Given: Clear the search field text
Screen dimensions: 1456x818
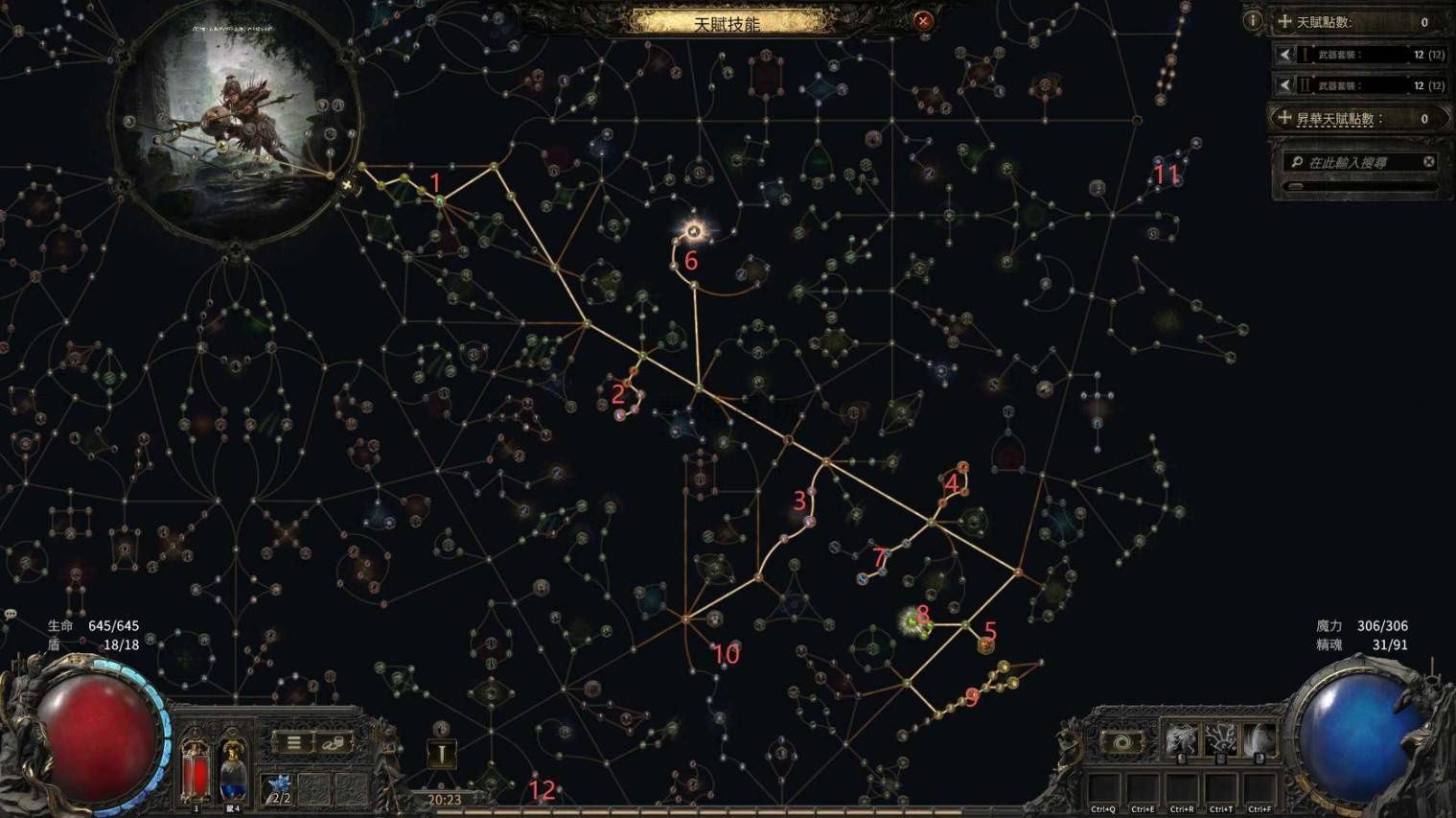Looking at the screenshot, I should [1428, 162].
